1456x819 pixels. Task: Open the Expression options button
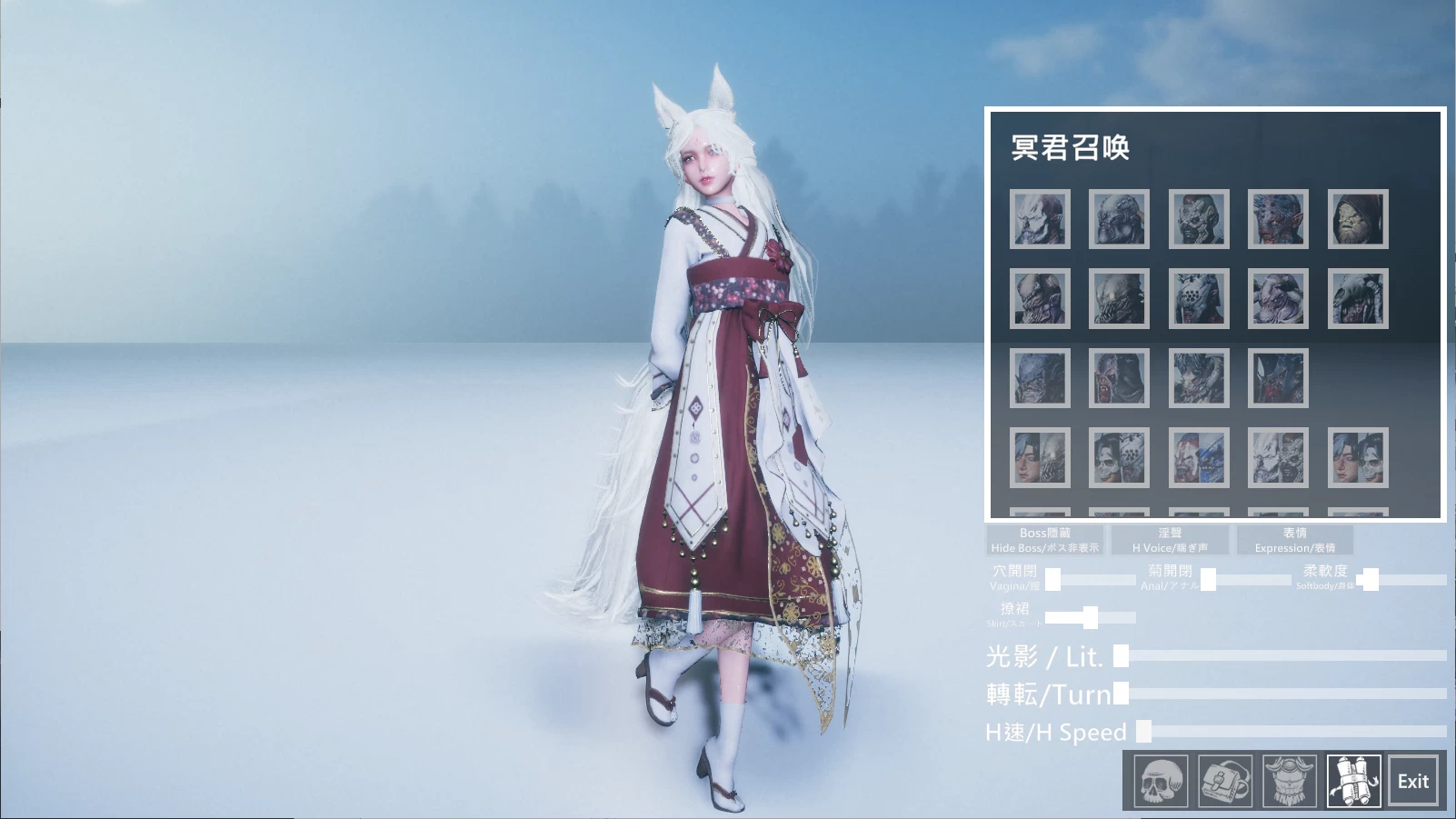click(1294, 540)
